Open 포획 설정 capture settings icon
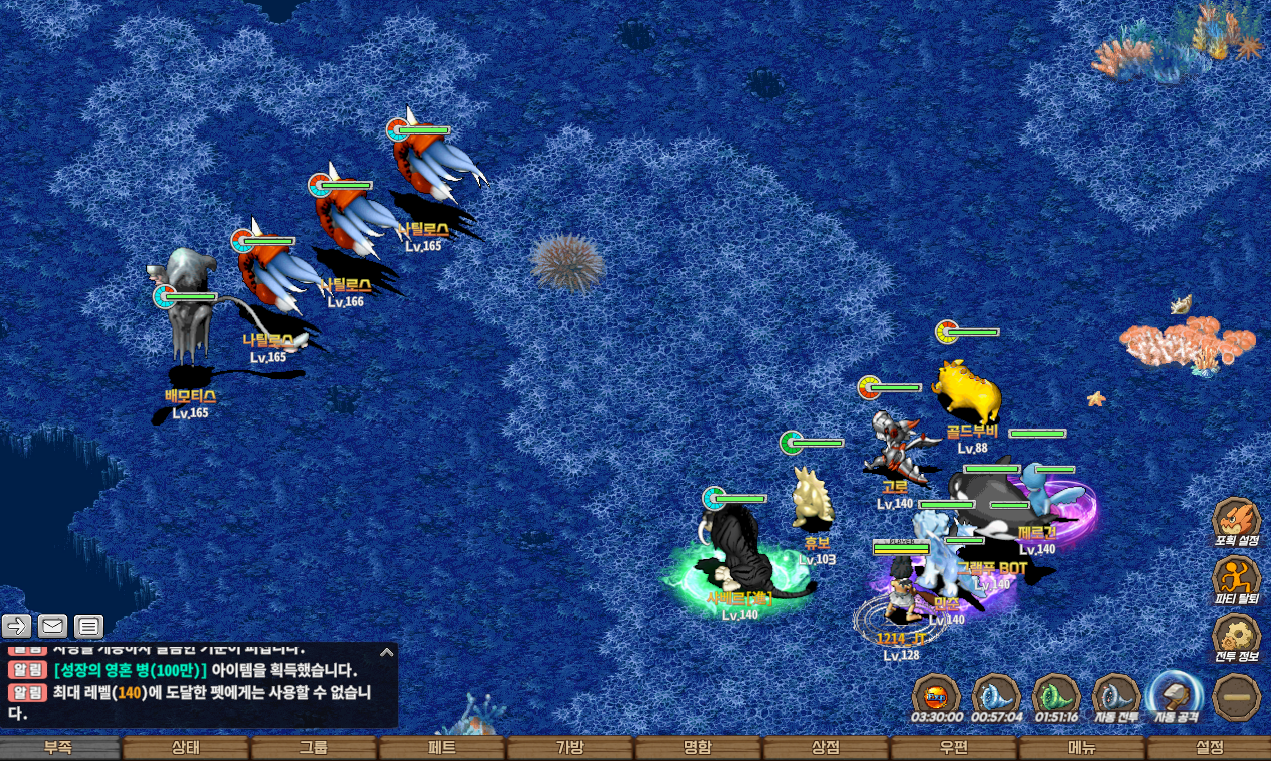Image resolution: width=1271 pixels, height=761 pixels. [x=1236, y=520]
